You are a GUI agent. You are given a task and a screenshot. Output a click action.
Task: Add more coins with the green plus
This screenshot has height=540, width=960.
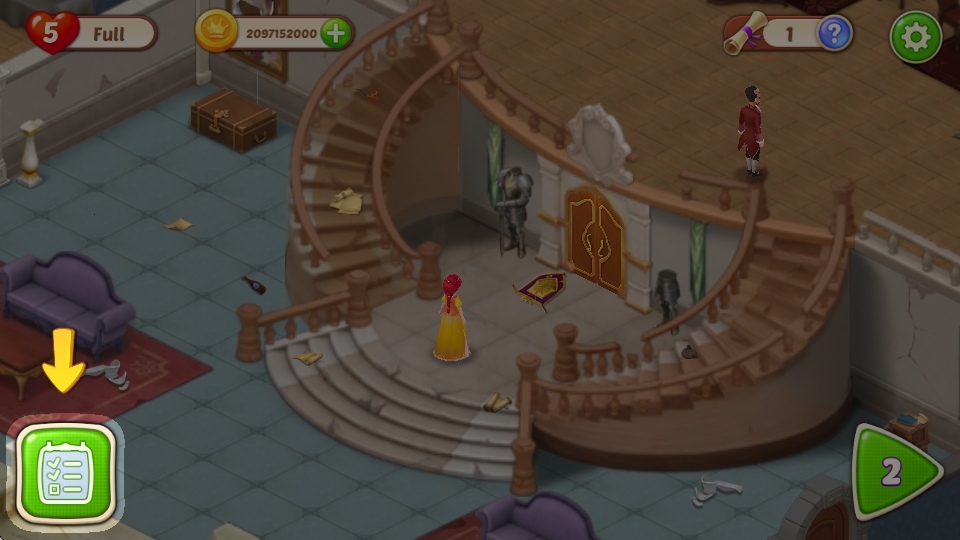pos(336,33)
